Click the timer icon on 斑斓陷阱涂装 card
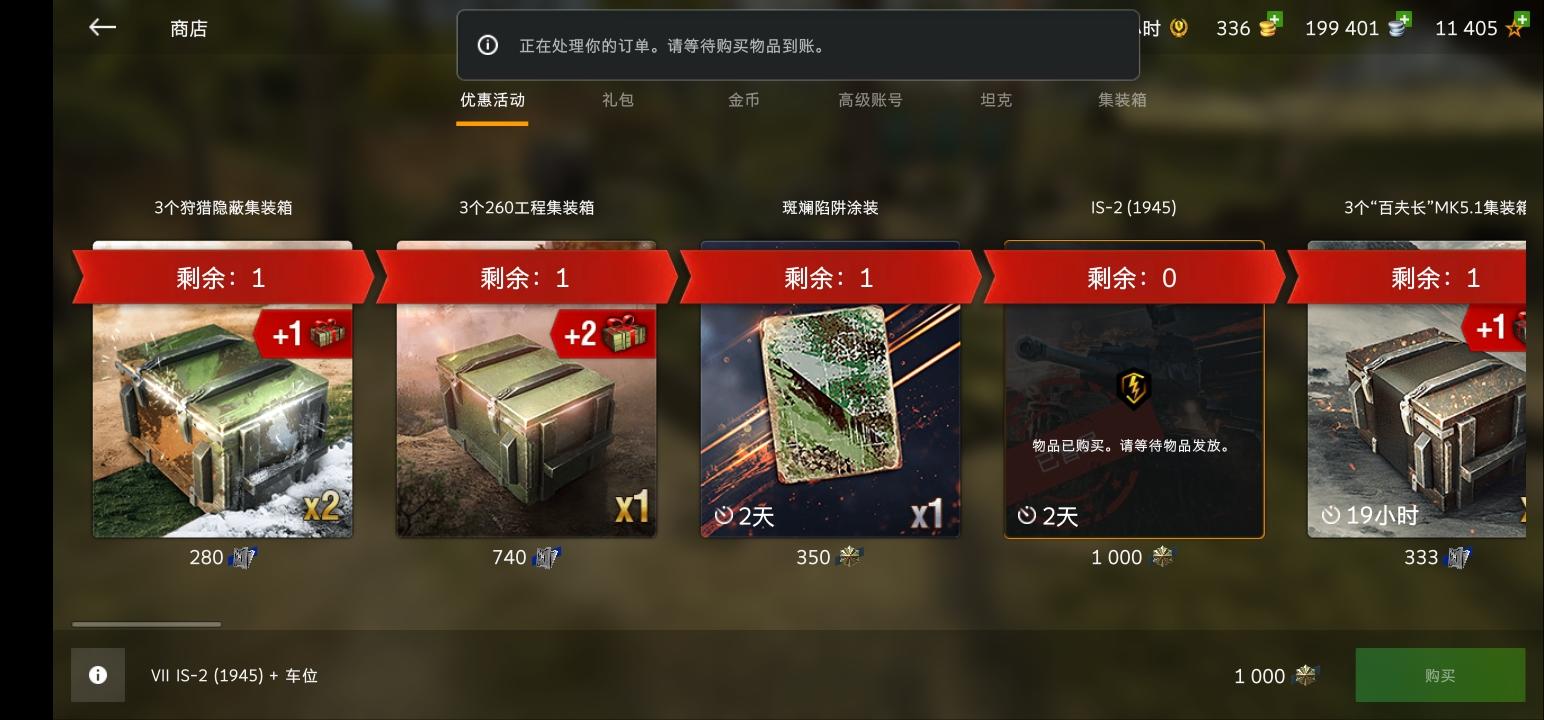The height and width of the screenshot is (720, 1544). pos(722,516)
